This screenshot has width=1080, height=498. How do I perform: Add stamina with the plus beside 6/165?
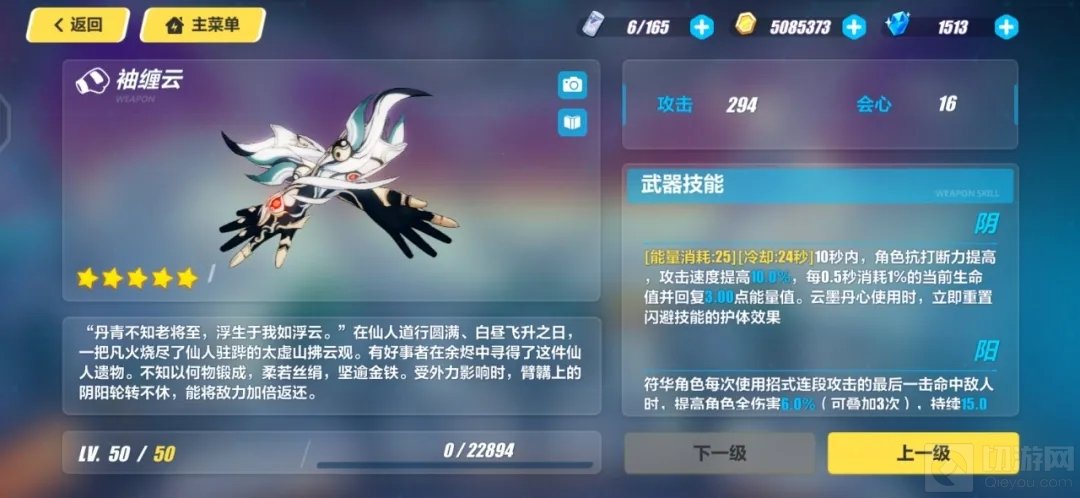tap(702, 27)
